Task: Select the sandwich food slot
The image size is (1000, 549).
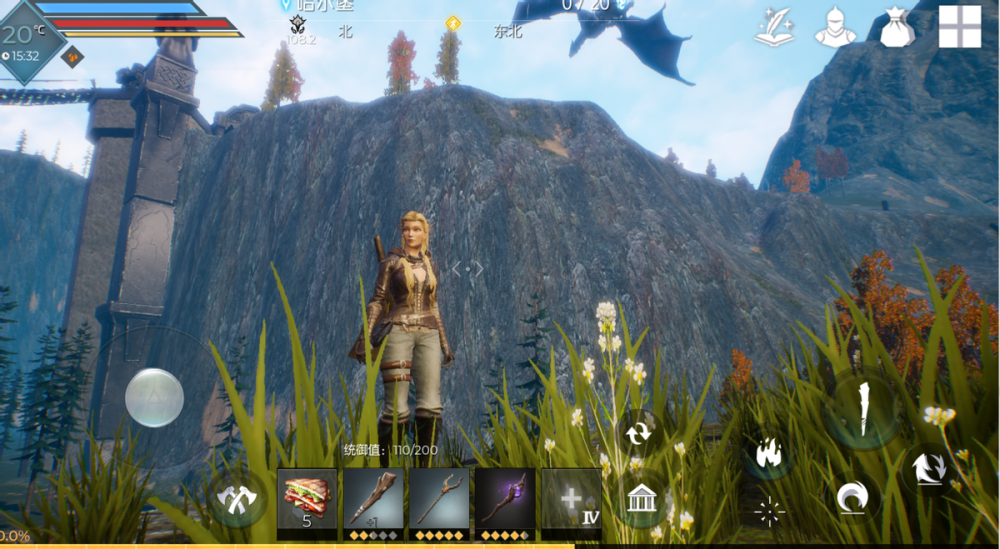Action: pos(307,498)
